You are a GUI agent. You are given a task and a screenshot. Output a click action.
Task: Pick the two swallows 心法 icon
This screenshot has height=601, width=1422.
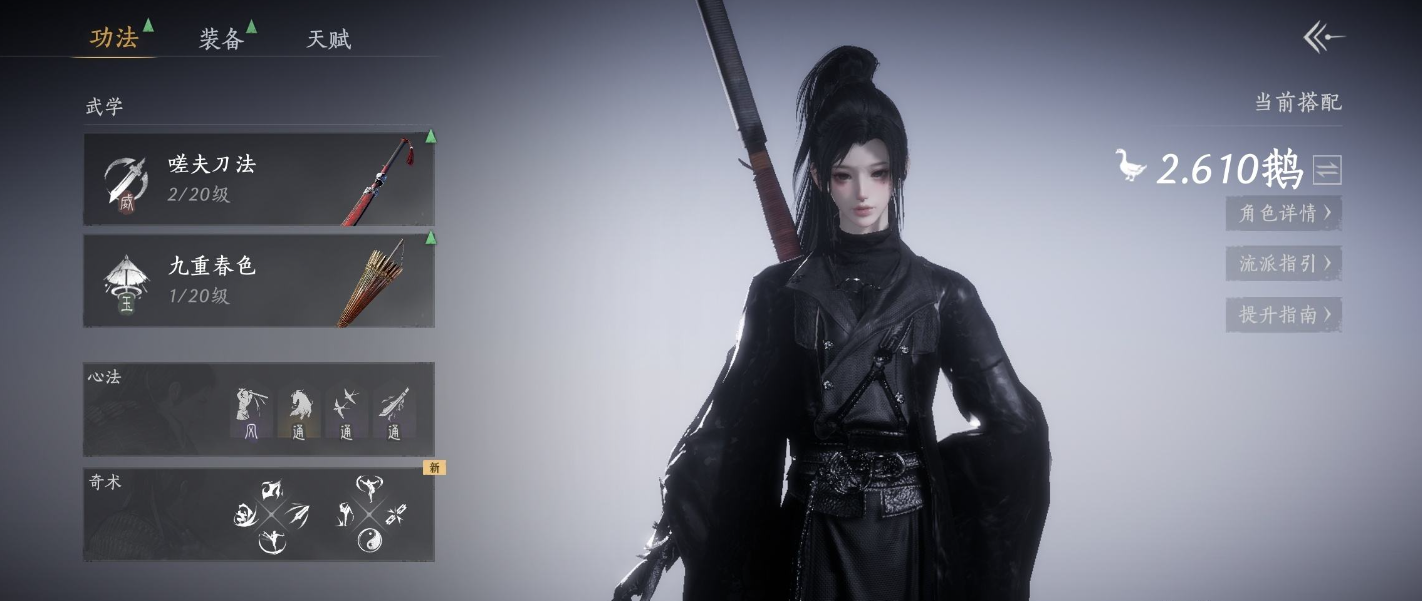click(346, 412)
